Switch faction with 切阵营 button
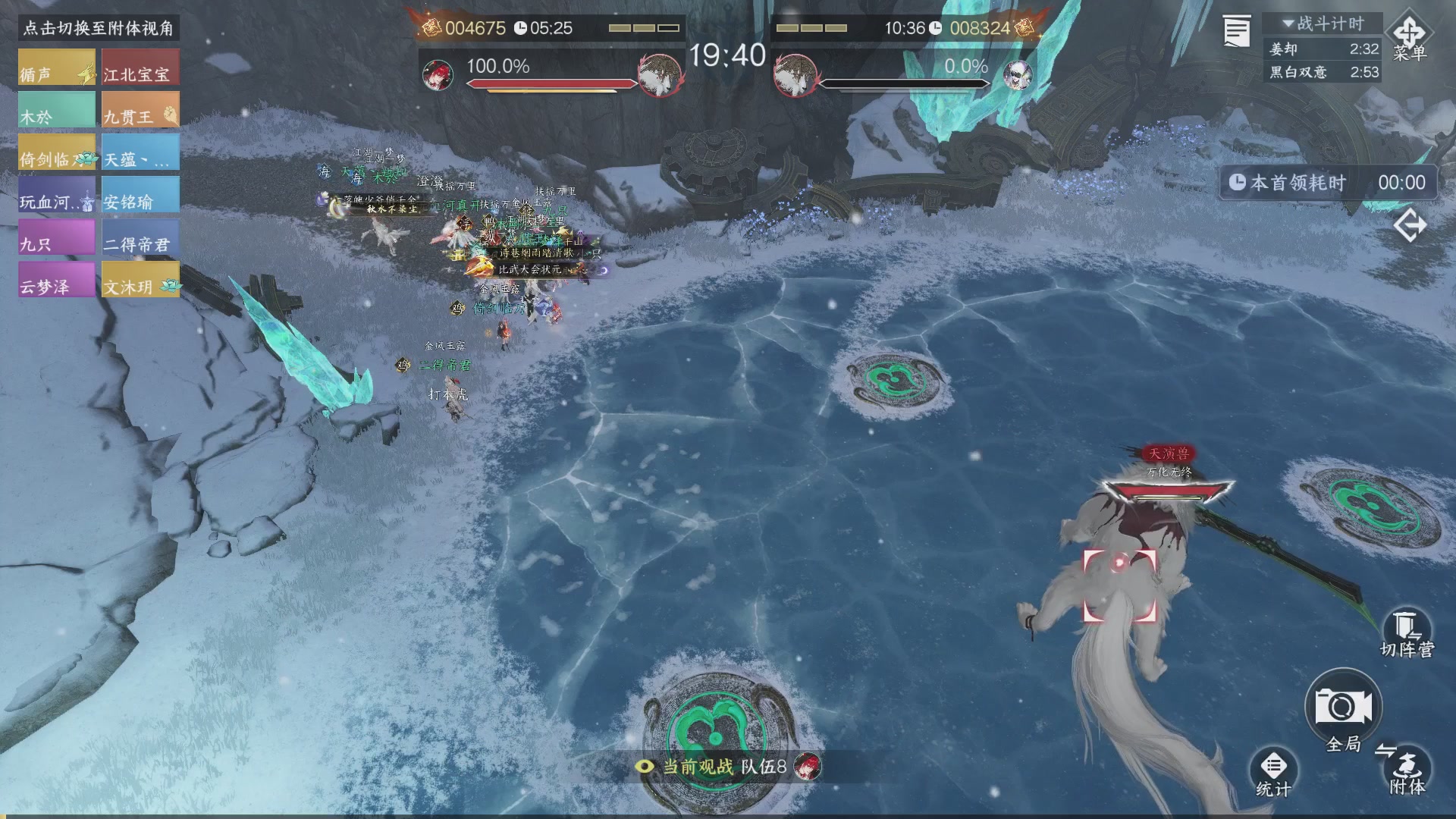The width and height of the screenshot is (1456, 819). 1407,633
